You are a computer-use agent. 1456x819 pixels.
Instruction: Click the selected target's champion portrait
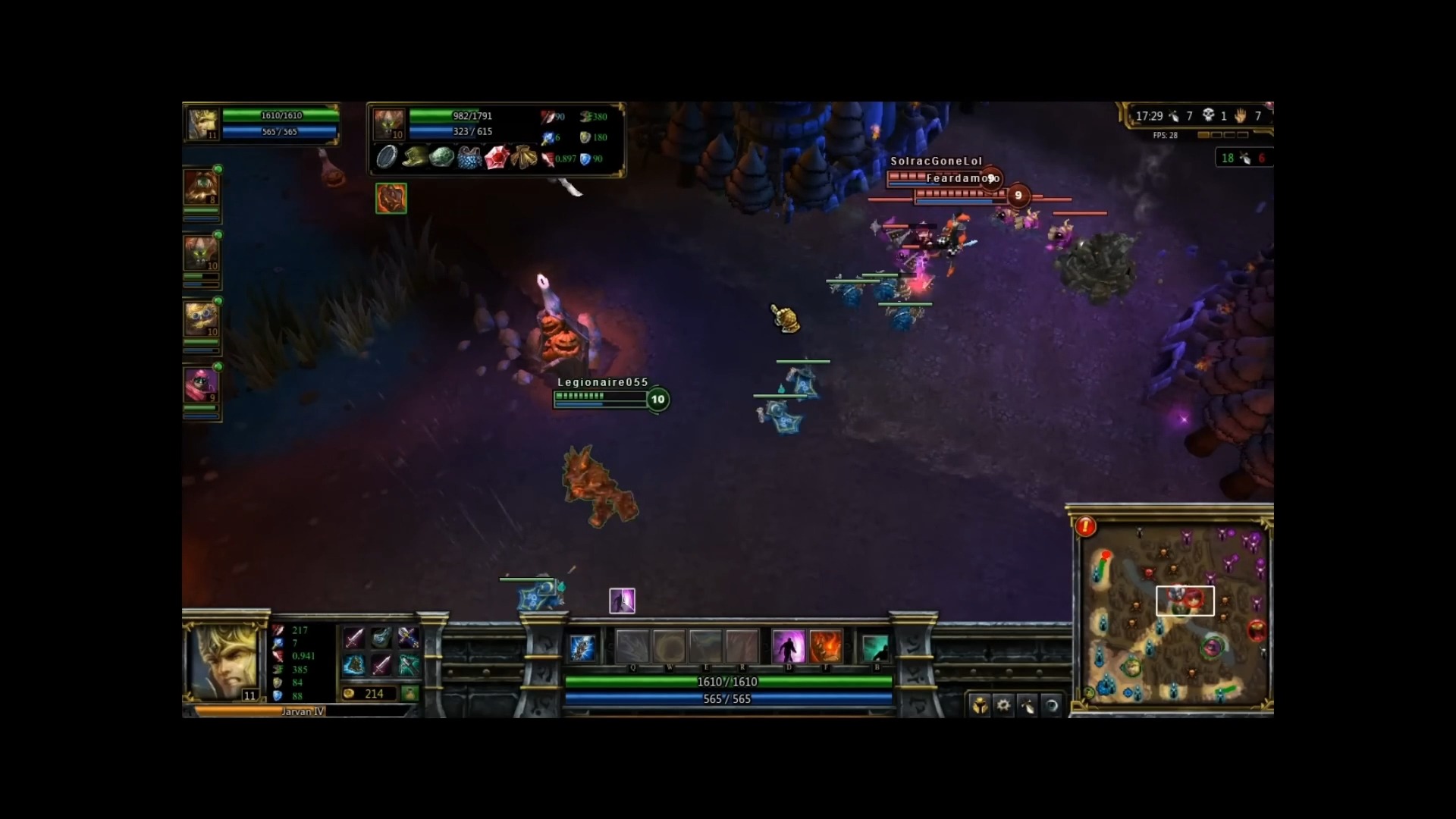[x=390, y=124]
